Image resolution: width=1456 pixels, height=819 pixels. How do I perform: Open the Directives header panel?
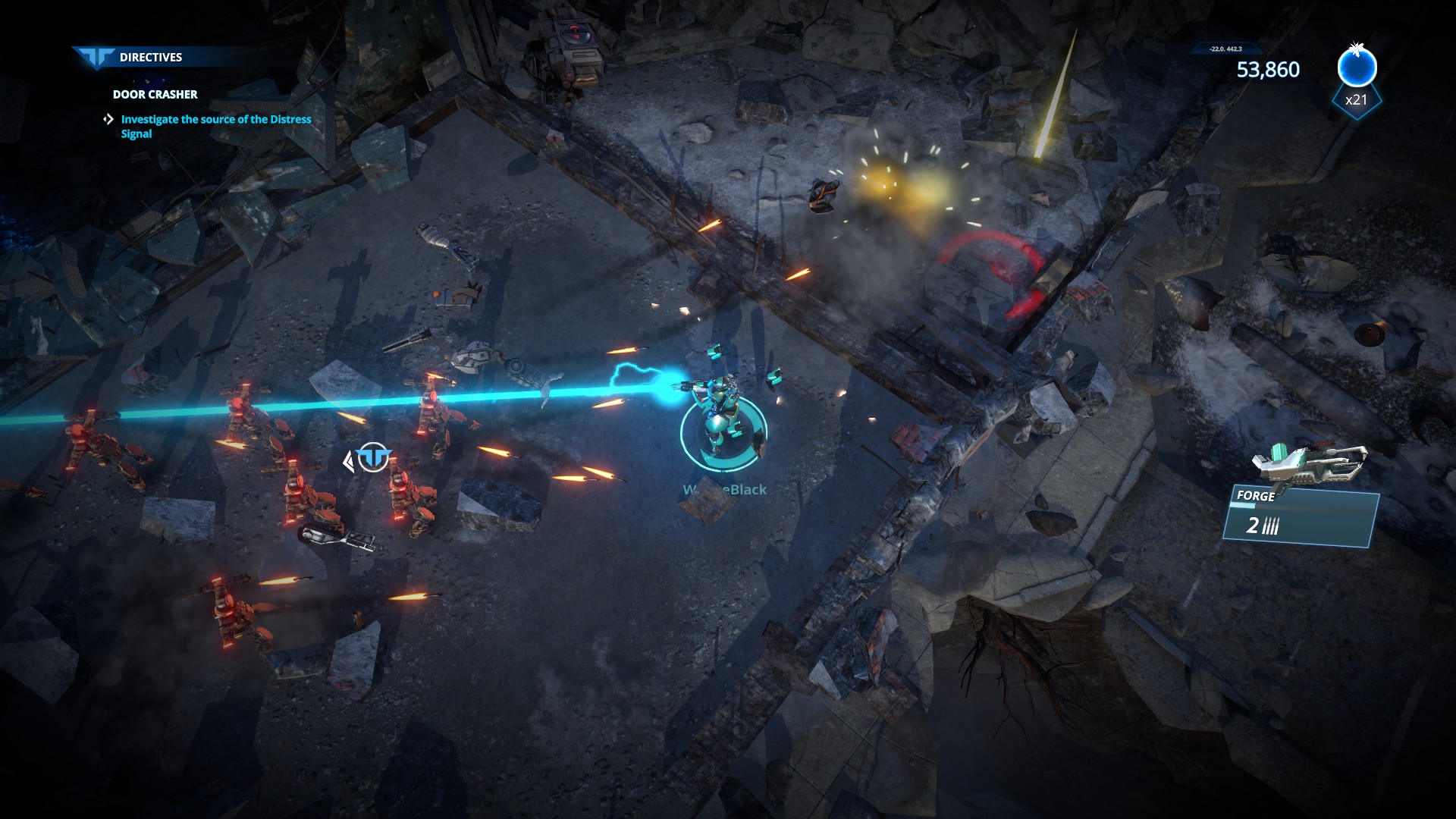[x=149, y=58]
